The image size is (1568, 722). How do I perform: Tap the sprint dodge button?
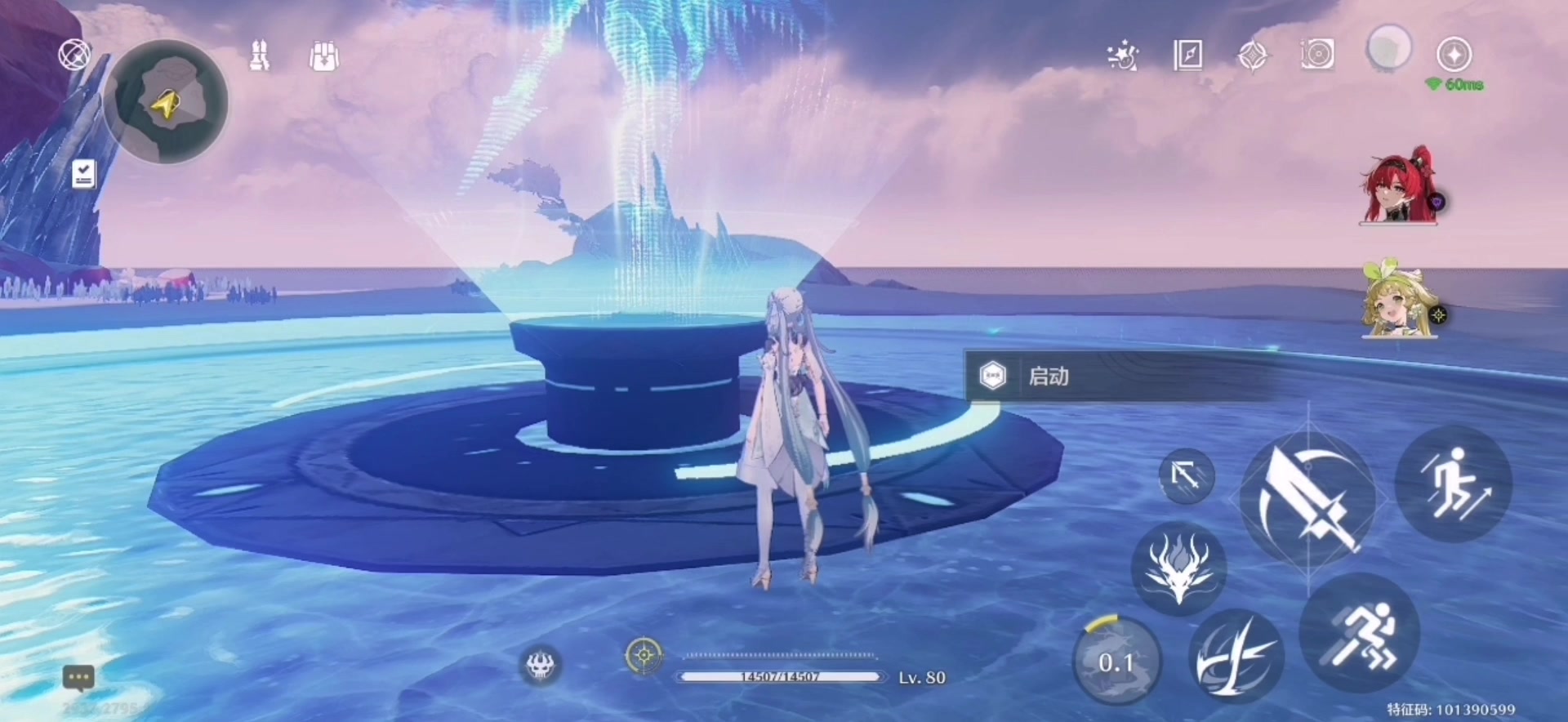[x=1360, y=634]
